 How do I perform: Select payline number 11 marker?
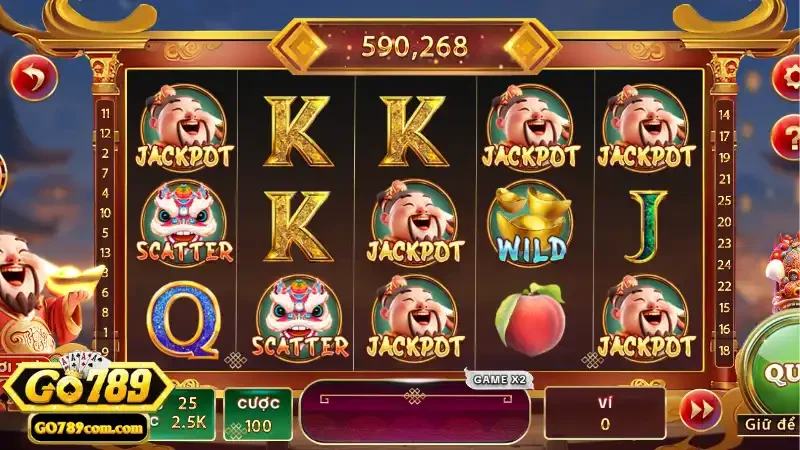tap(104, 113)
